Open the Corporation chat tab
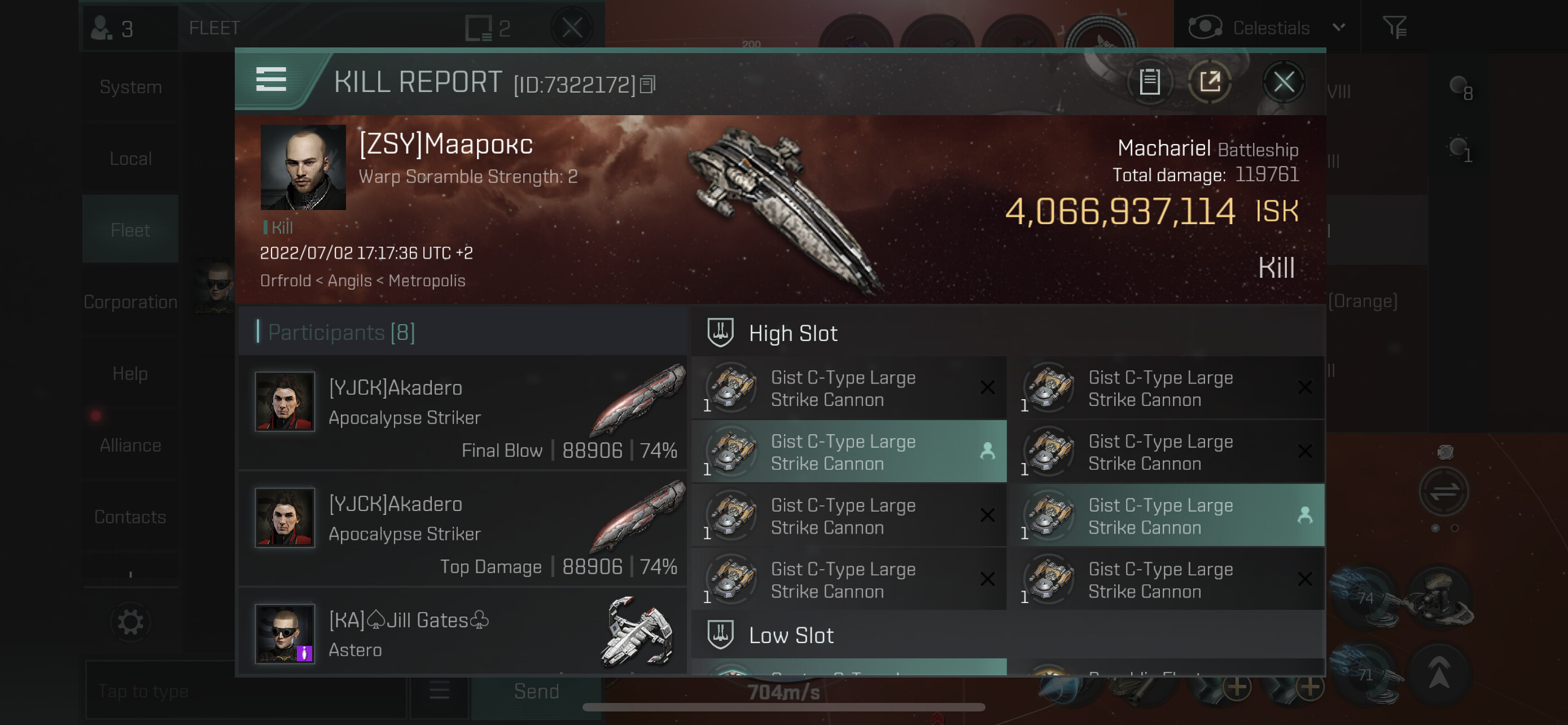1568x725 pixels. click(130, 302)
